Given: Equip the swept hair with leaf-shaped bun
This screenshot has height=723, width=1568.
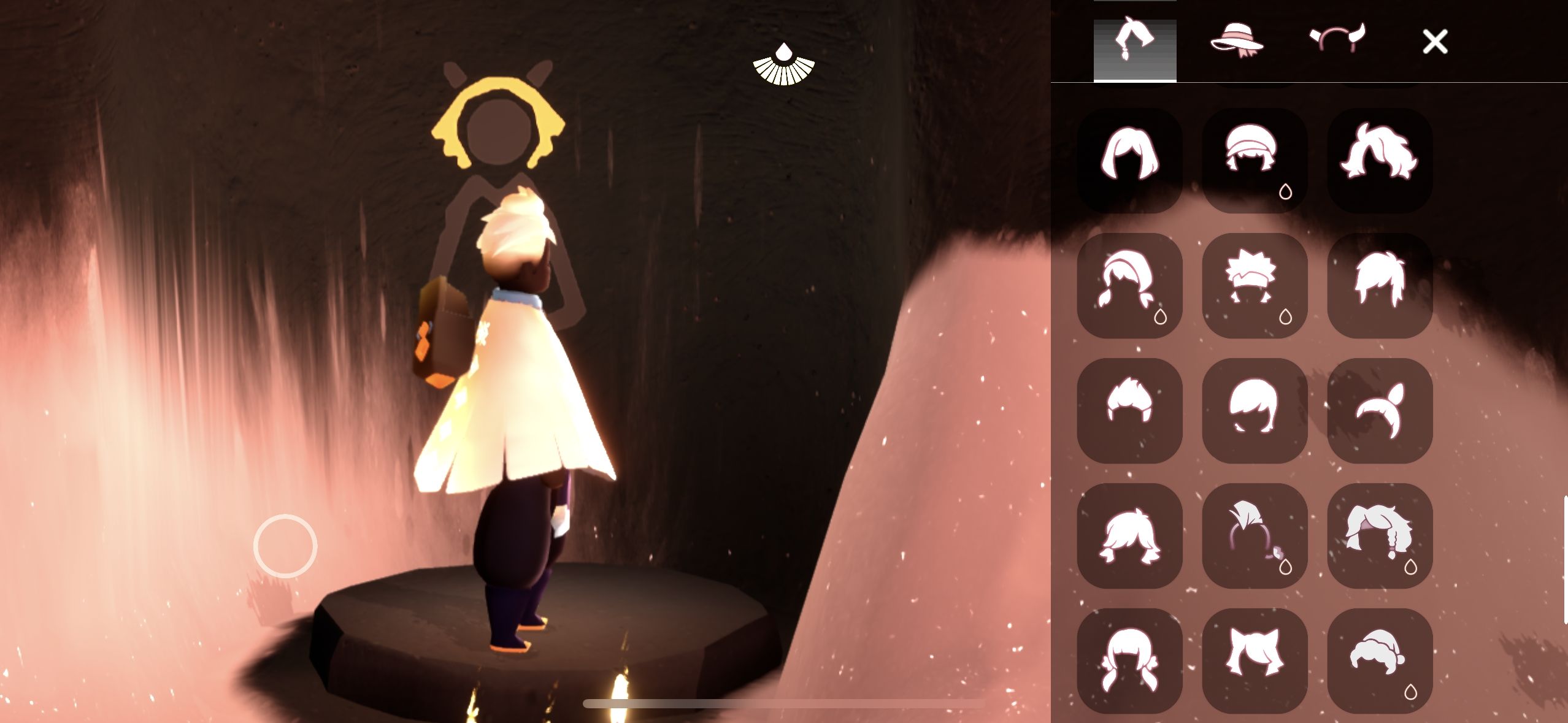Looking at the screenshot, I should [1380, 411].
